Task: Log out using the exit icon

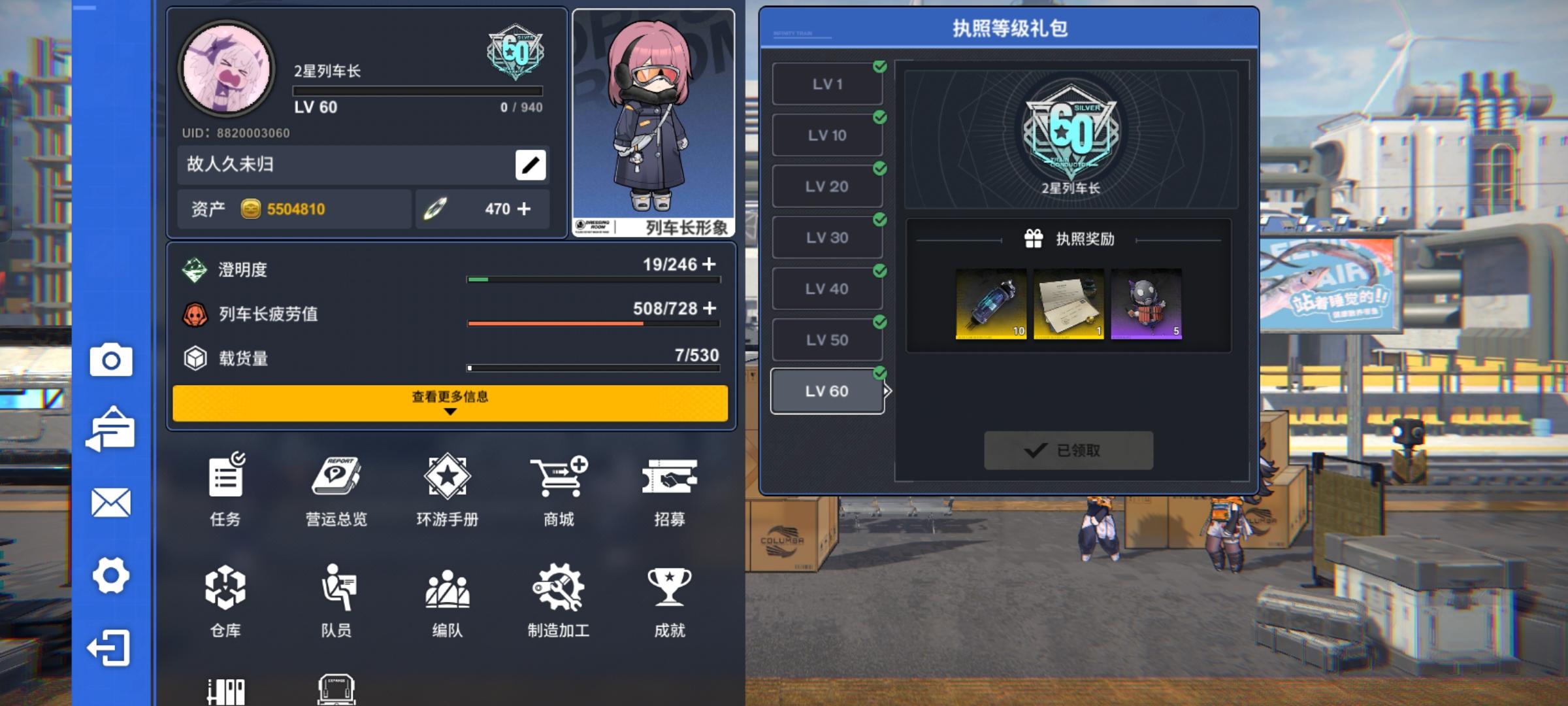Action: click(x=110, y=647)
